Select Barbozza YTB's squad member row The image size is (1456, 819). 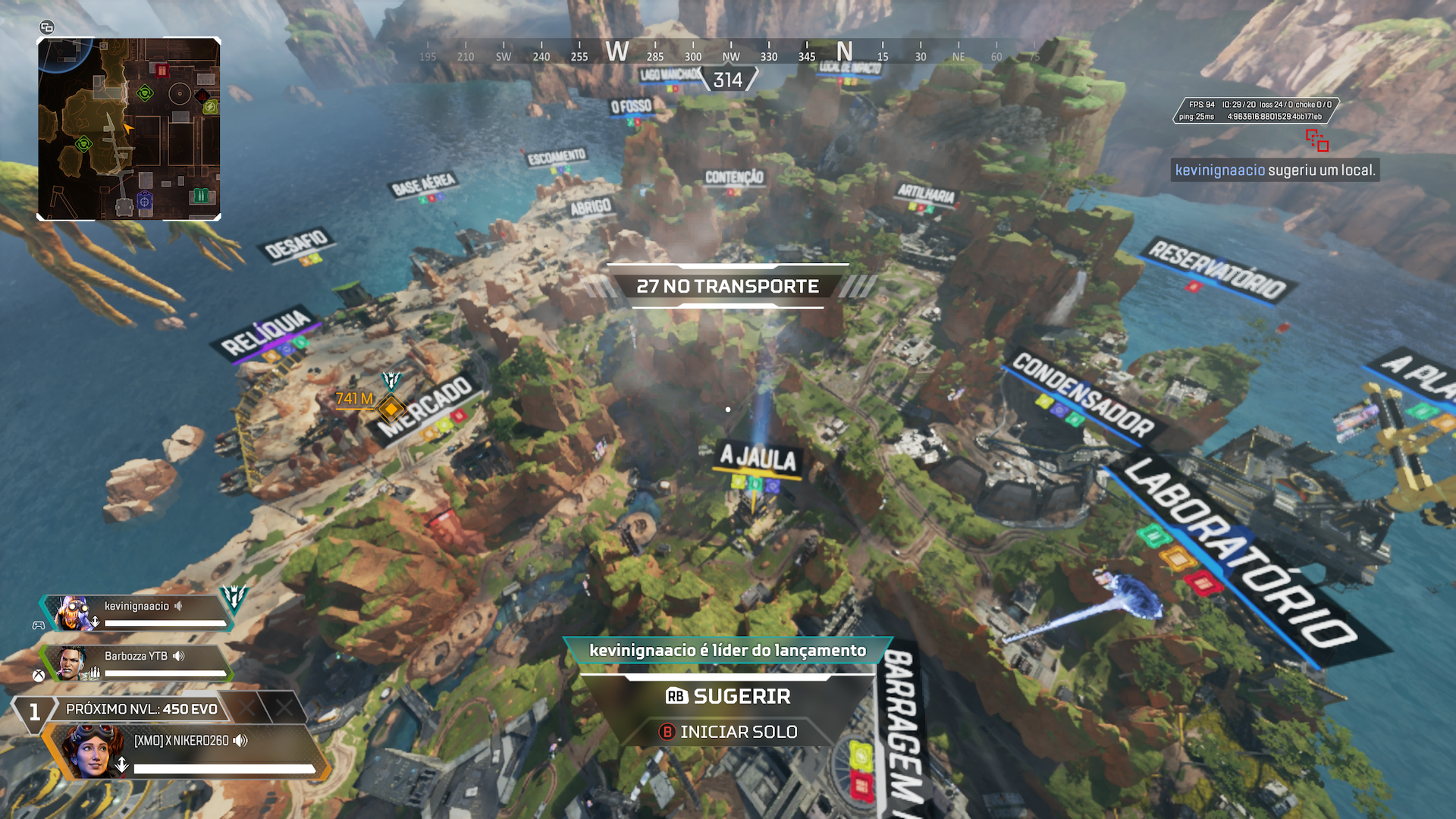point(136,663)
